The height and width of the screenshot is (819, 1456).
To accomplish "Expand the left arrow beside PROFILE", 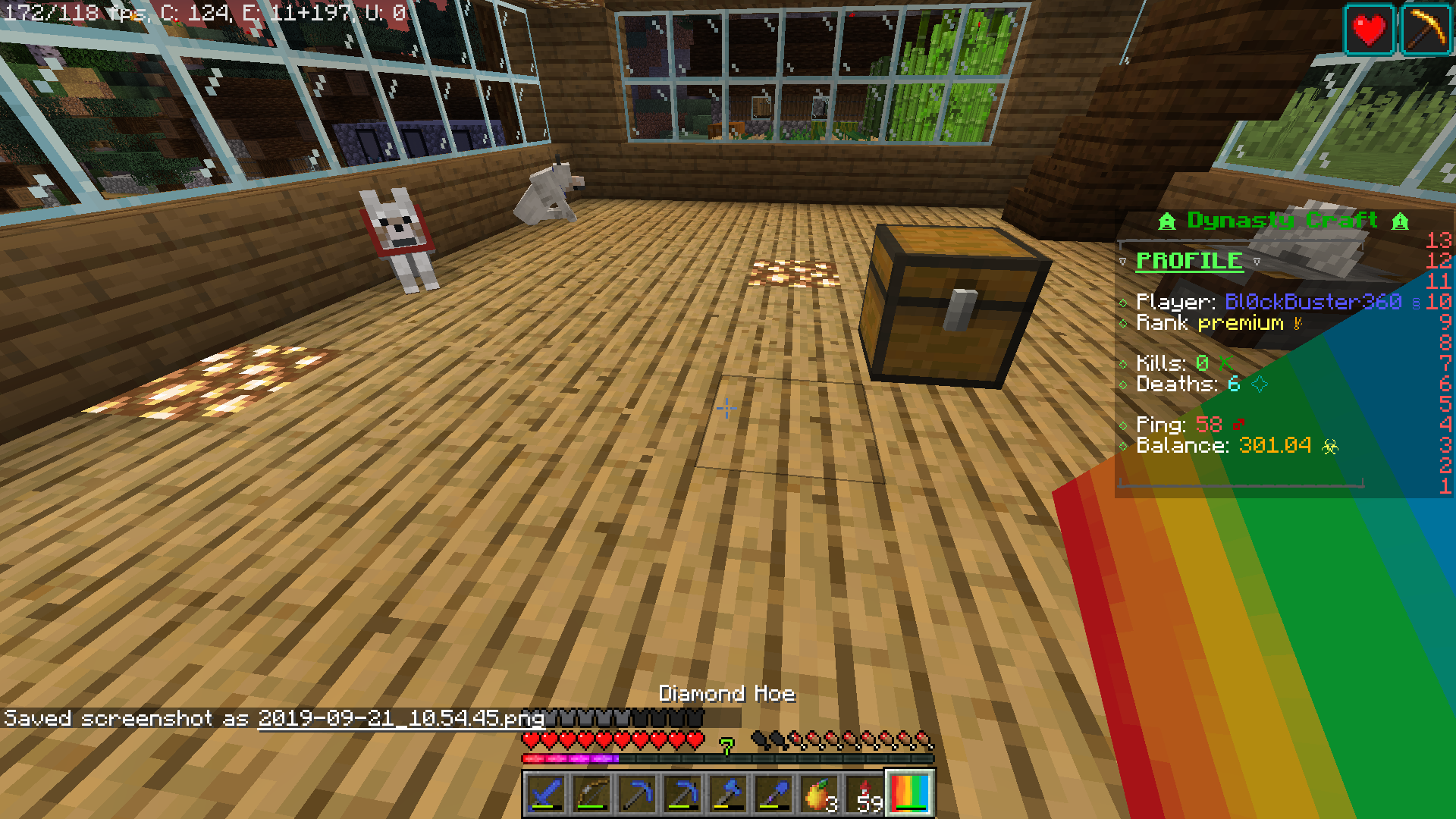I will click(1123, 262).
